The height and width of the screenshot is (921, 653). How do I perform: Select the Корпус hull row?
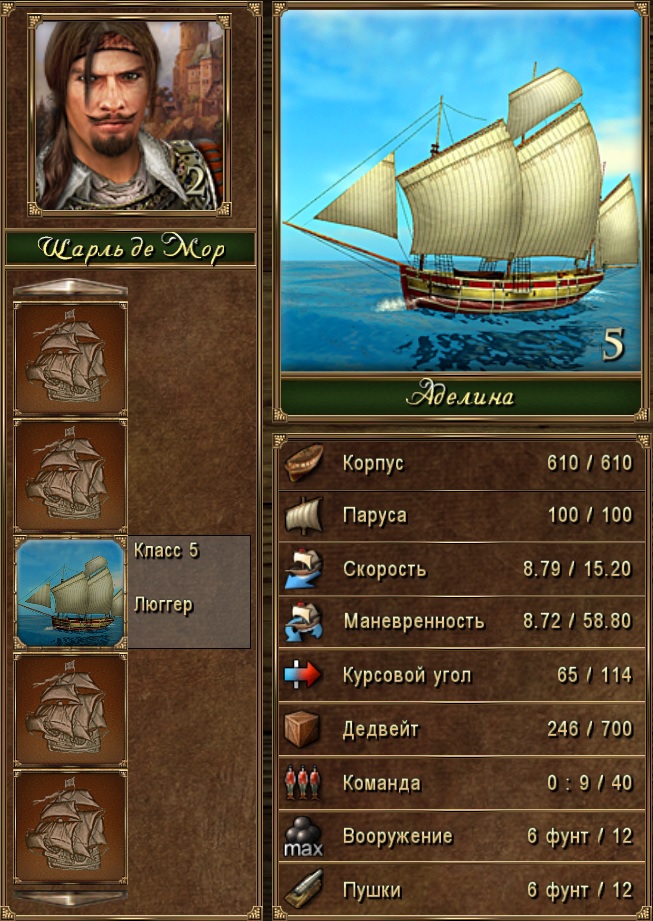pyautogui.click(x=460, y=464)
